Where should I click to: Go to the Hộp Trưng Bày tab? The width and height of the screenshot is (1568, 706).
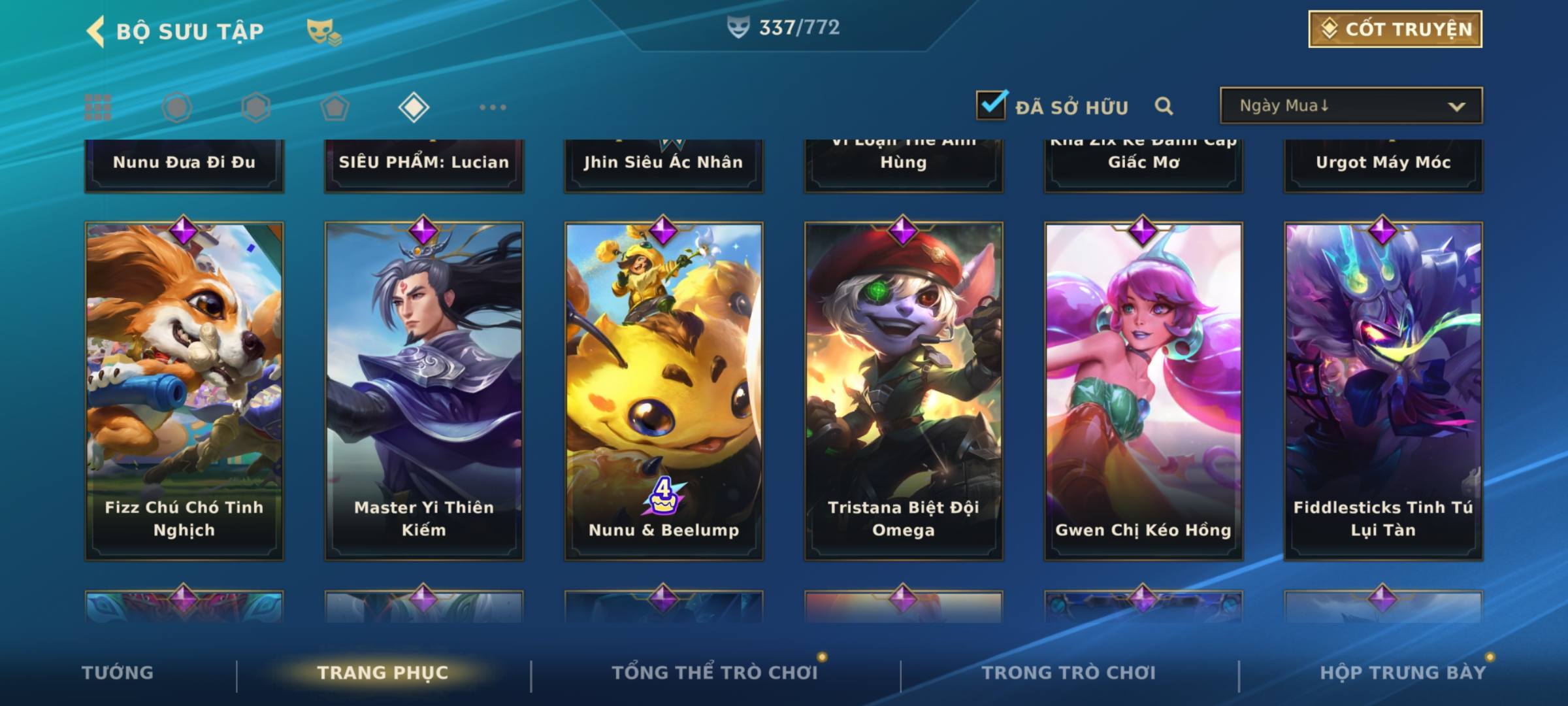(x=1403, y=673)
